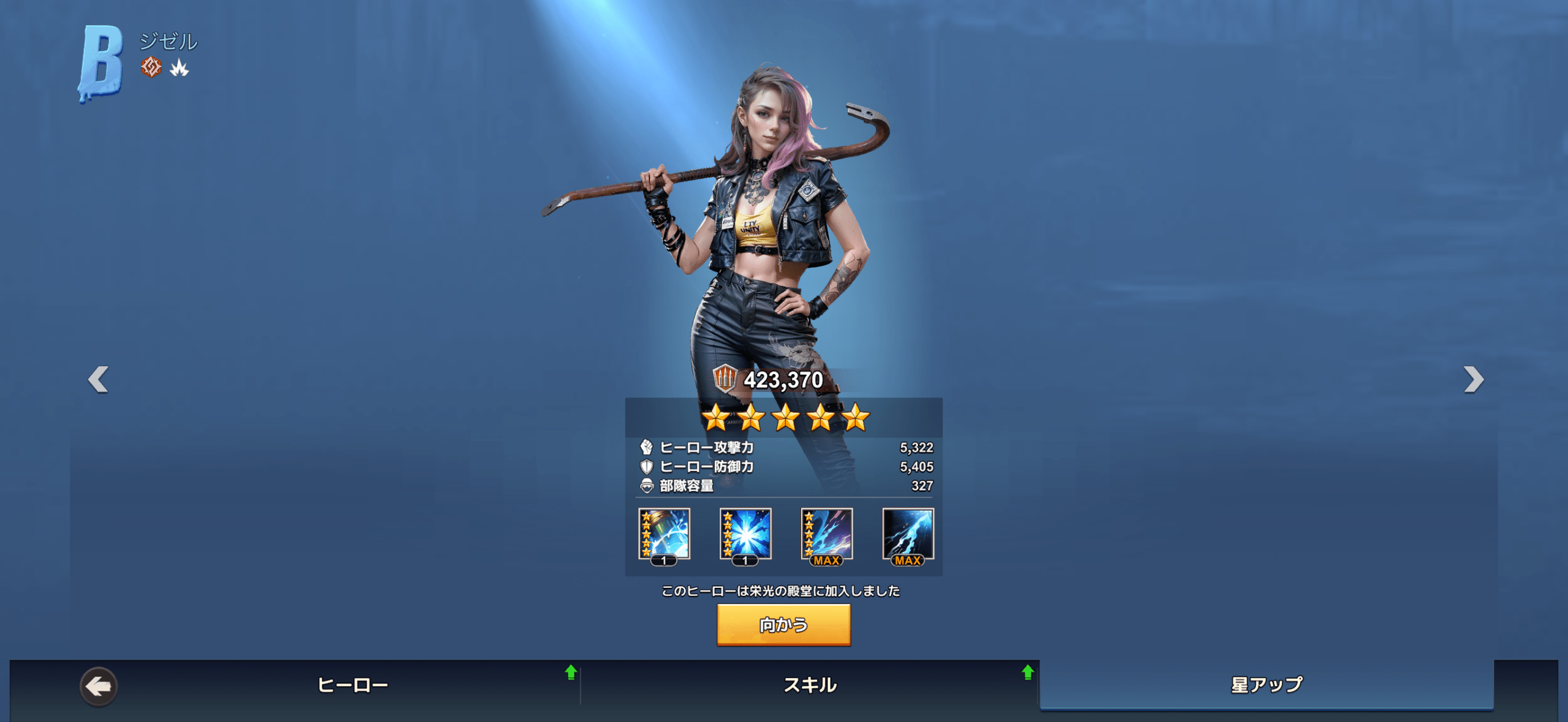Inspect the starless MAX lightning bolt skill

pyautogui.click(x=908, y=535)
